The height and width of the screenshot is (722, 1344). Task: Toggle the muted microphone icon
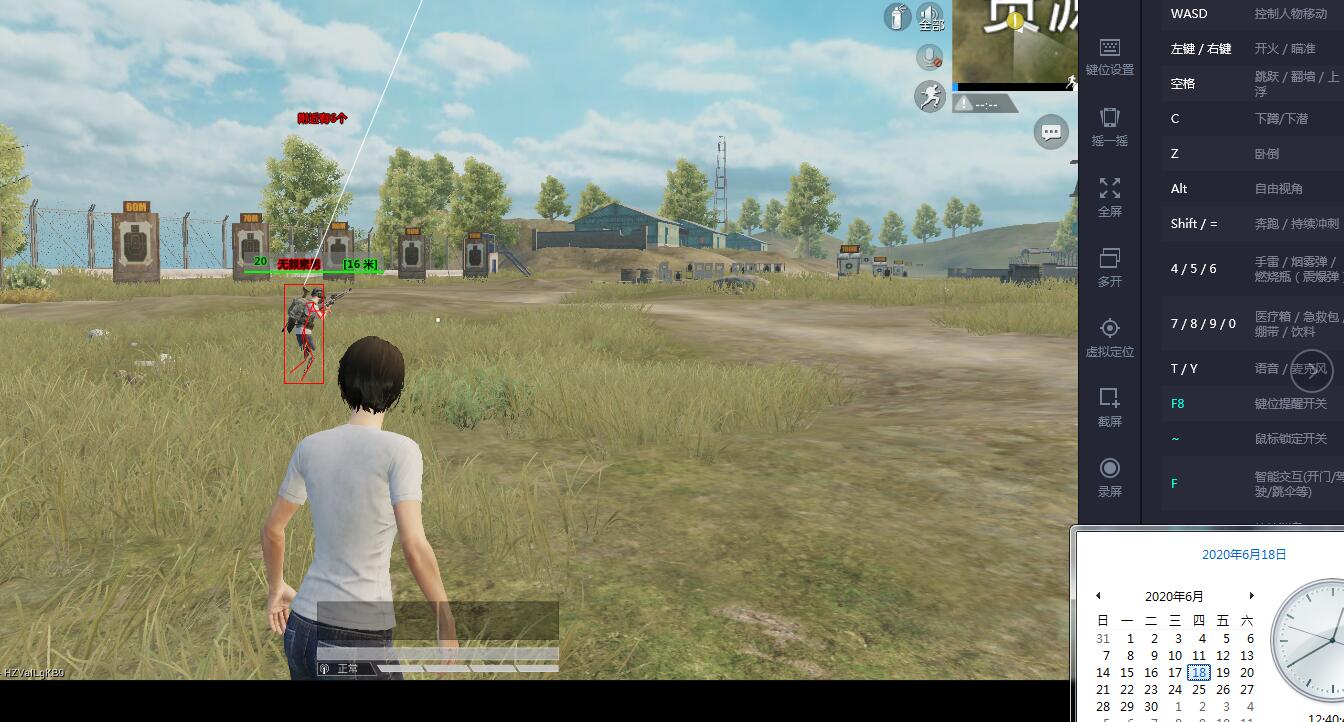point(930,57)
